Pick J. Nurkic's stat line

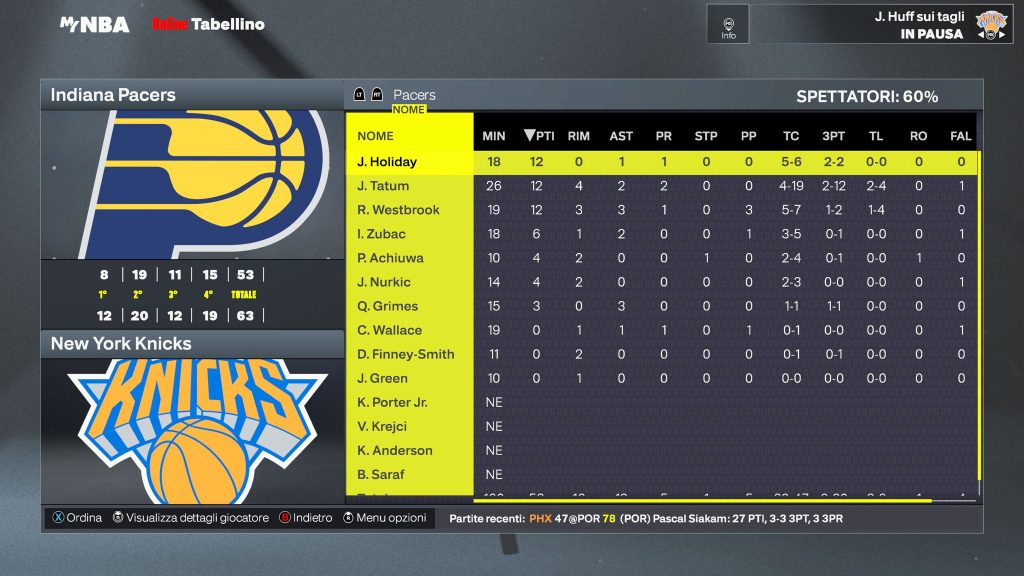(384, 282)
